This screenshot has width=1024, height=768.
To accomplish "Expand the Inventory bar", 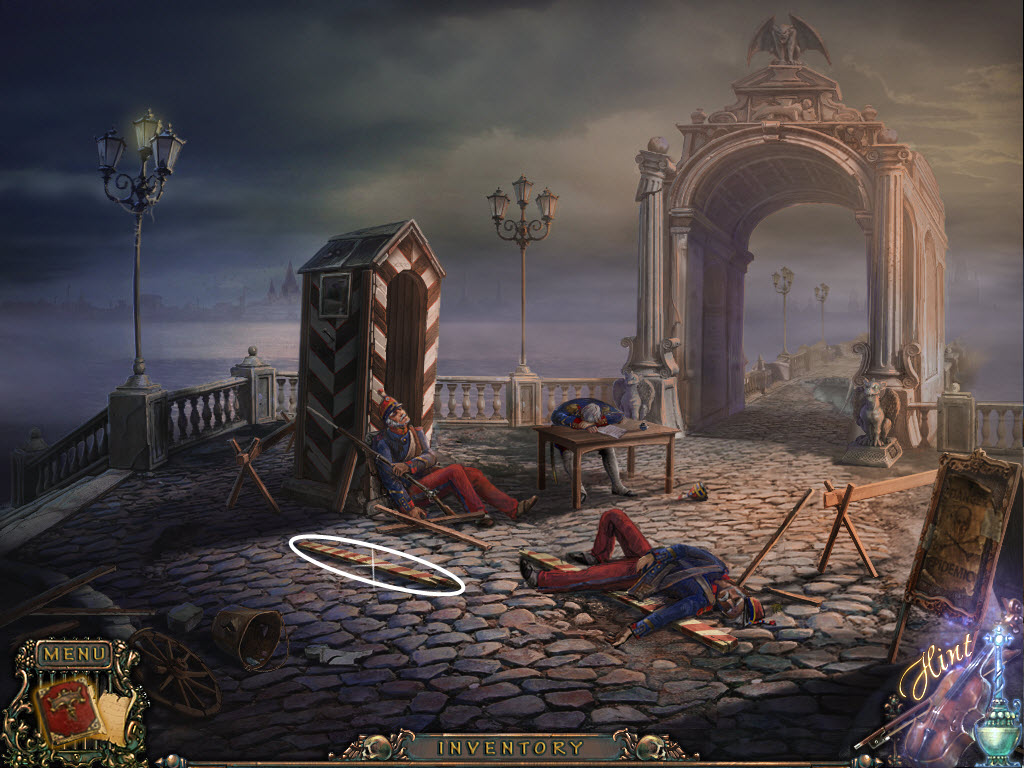I will click(x=511, y=747).
